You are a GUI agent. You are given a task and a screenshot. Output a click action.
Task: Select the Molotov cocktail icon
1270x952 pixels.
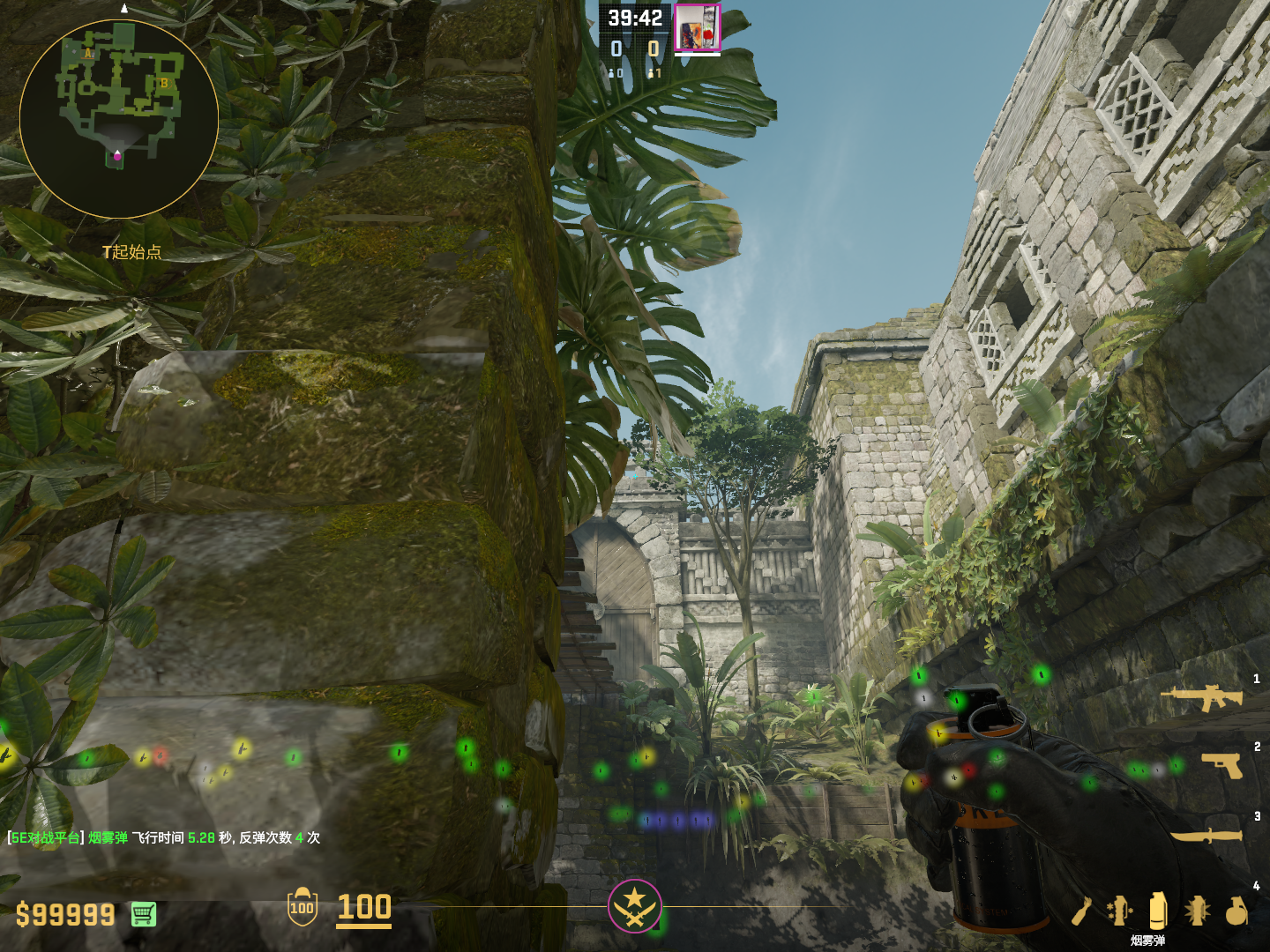click(x=1082, y=911)
